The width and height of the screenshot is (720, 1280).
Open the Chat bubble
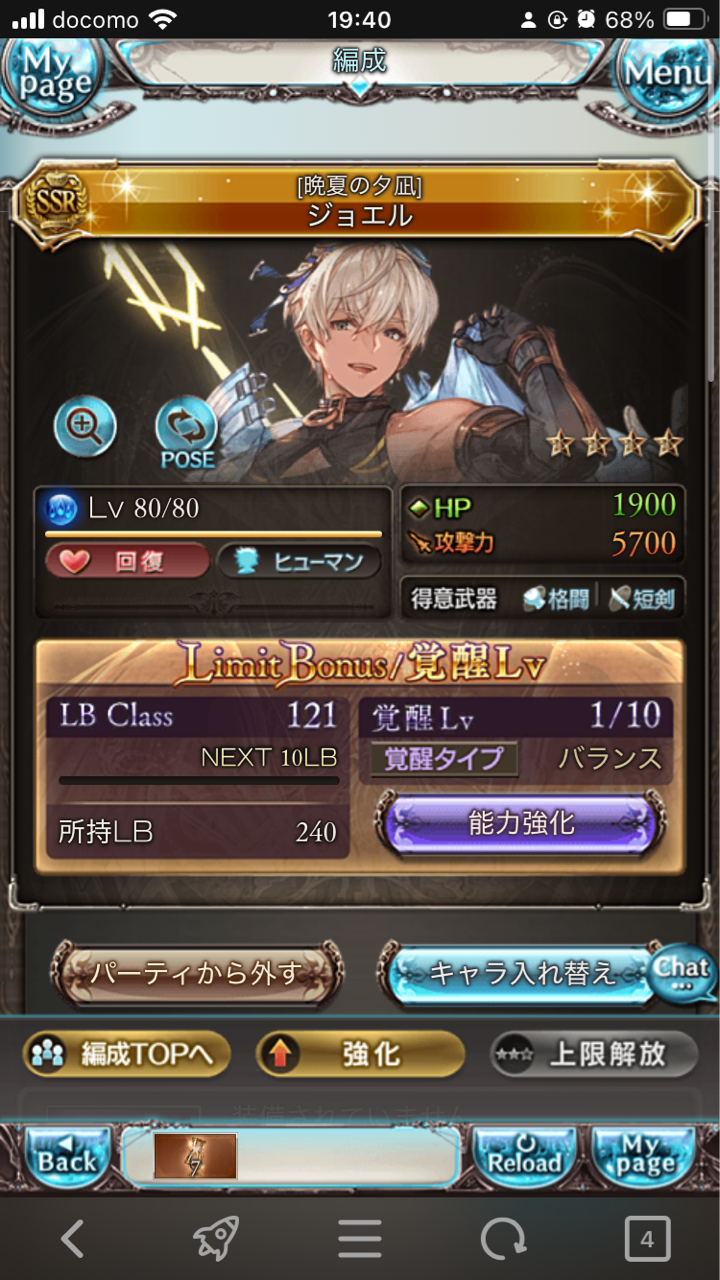point(682,973)
